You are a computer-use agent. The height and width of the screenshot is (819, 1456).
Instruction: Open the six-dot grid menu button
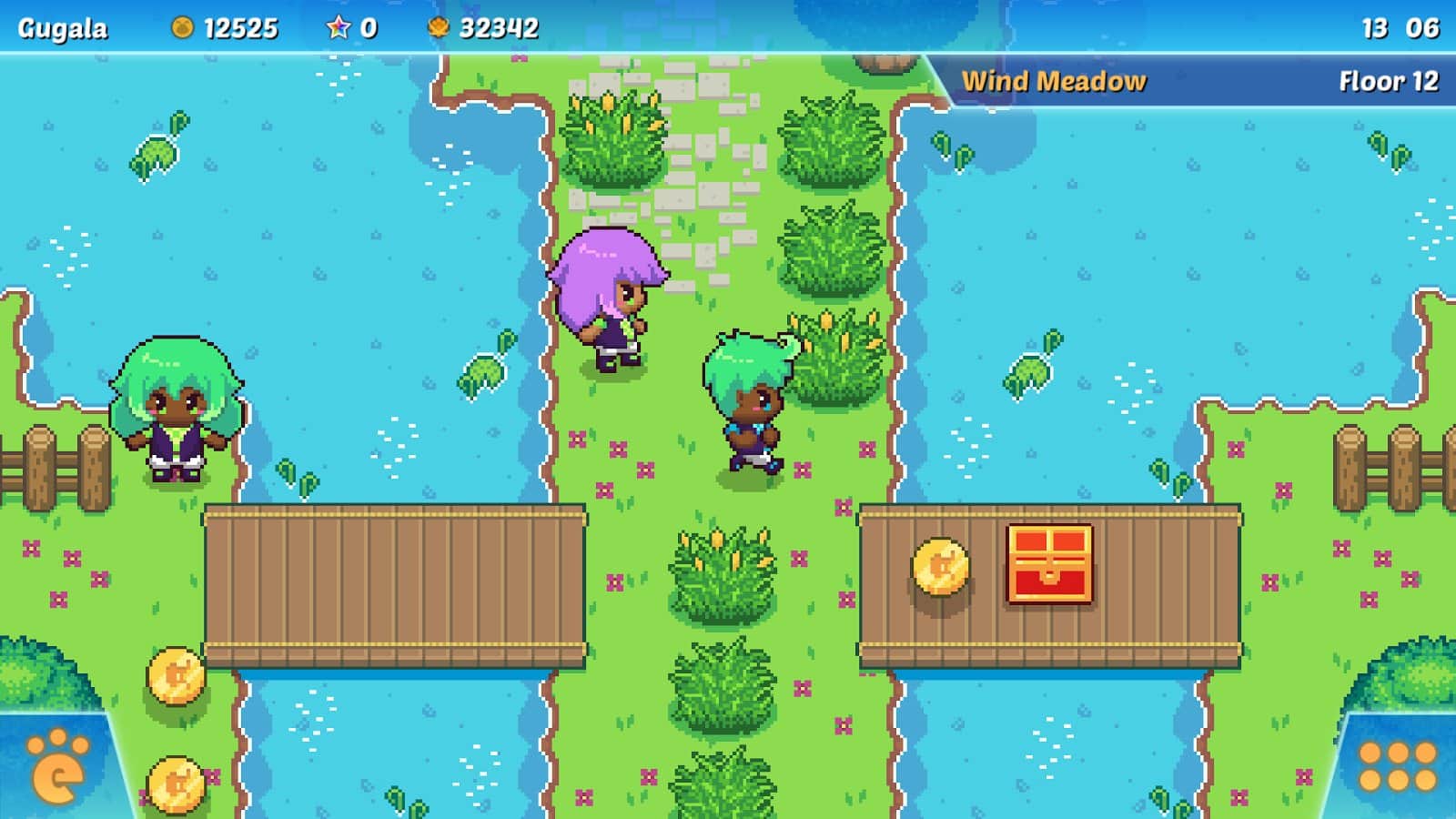point(1397,766)
